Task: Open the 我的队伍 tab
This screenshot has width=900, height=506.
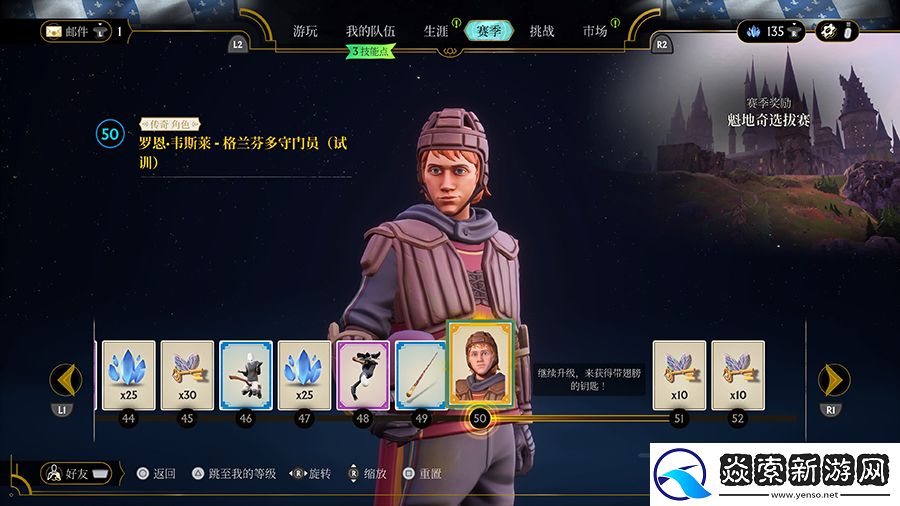Action: [370, 31]
